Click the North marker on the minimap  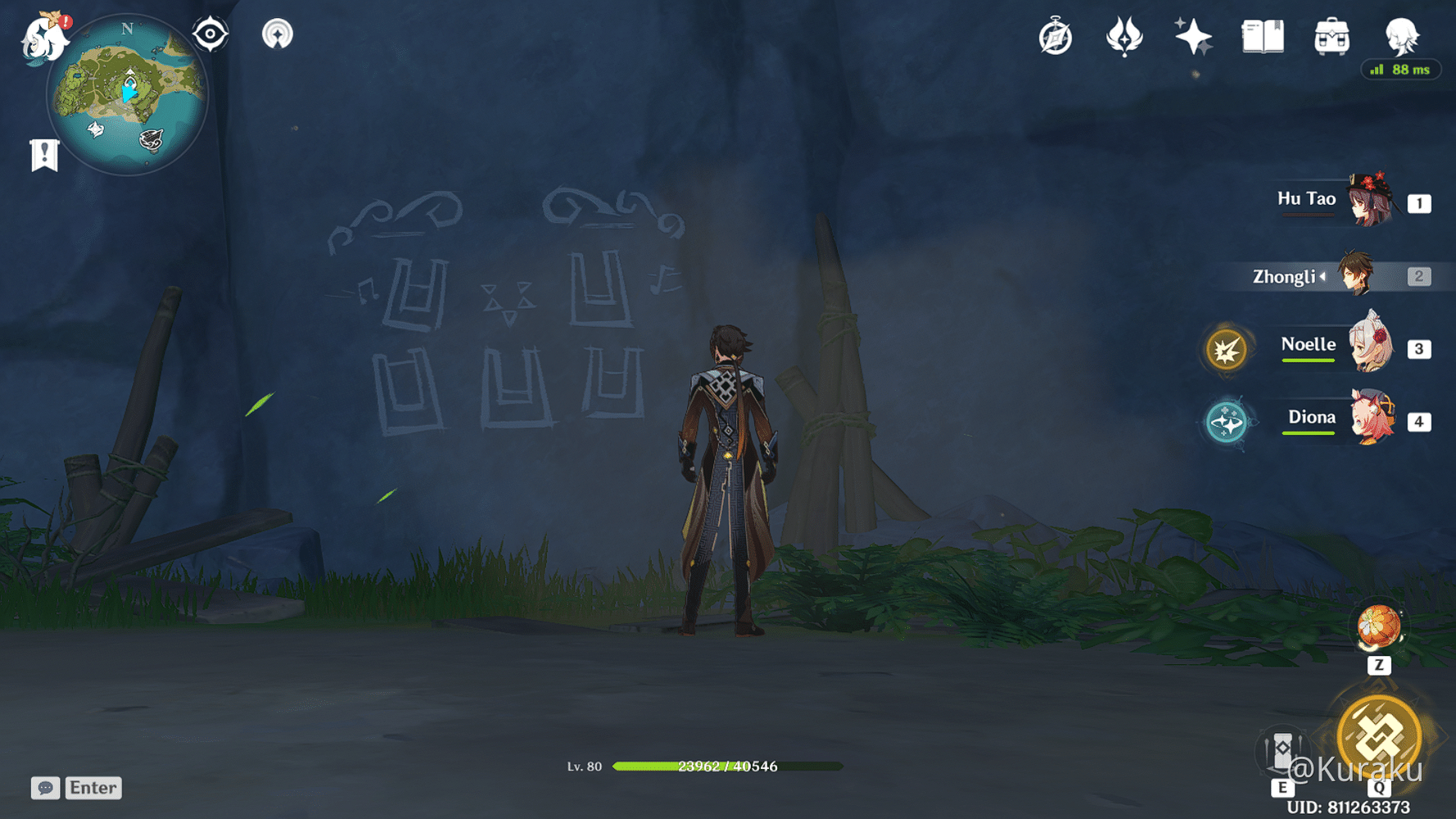pyautogui.click(x=126, y=29)
